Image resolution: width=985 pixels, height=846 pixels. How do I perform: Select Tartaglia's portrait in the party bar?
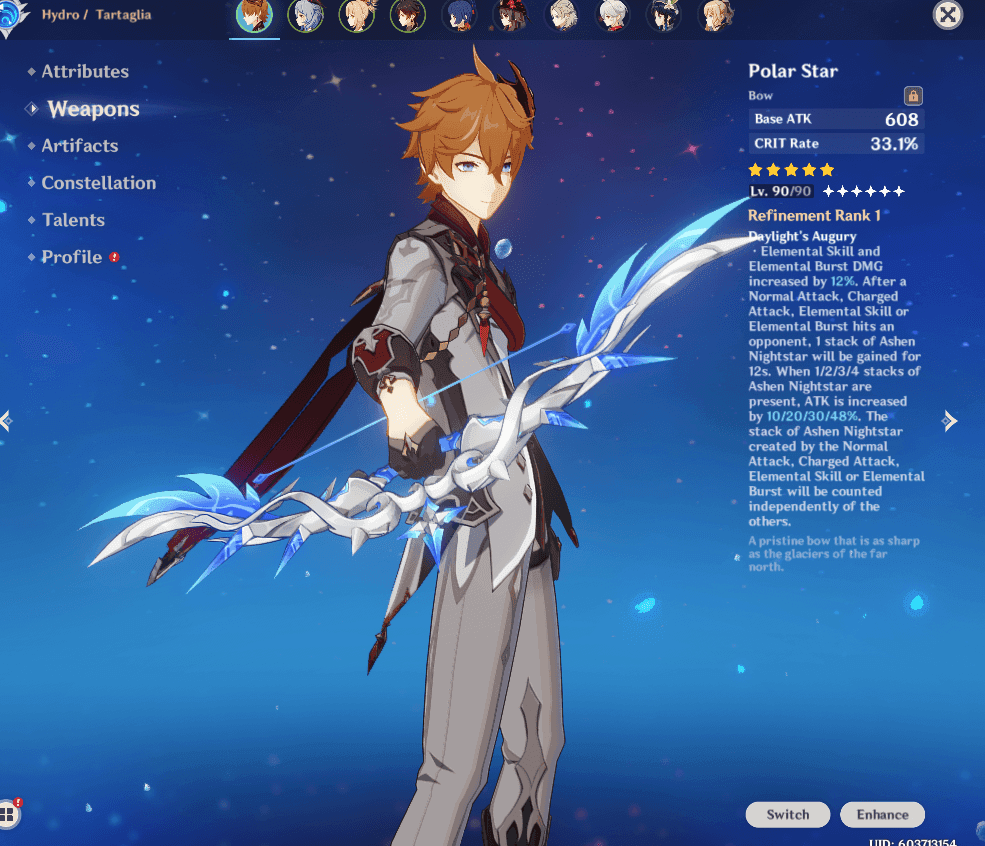tap(253, 15)
